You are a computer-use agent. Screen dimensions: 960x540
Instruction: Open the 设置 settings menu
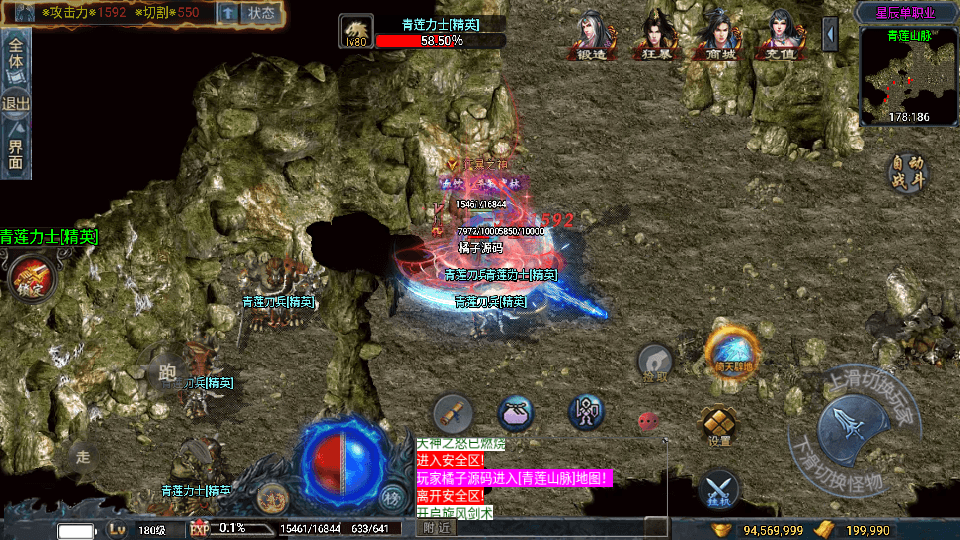point(718,424)
